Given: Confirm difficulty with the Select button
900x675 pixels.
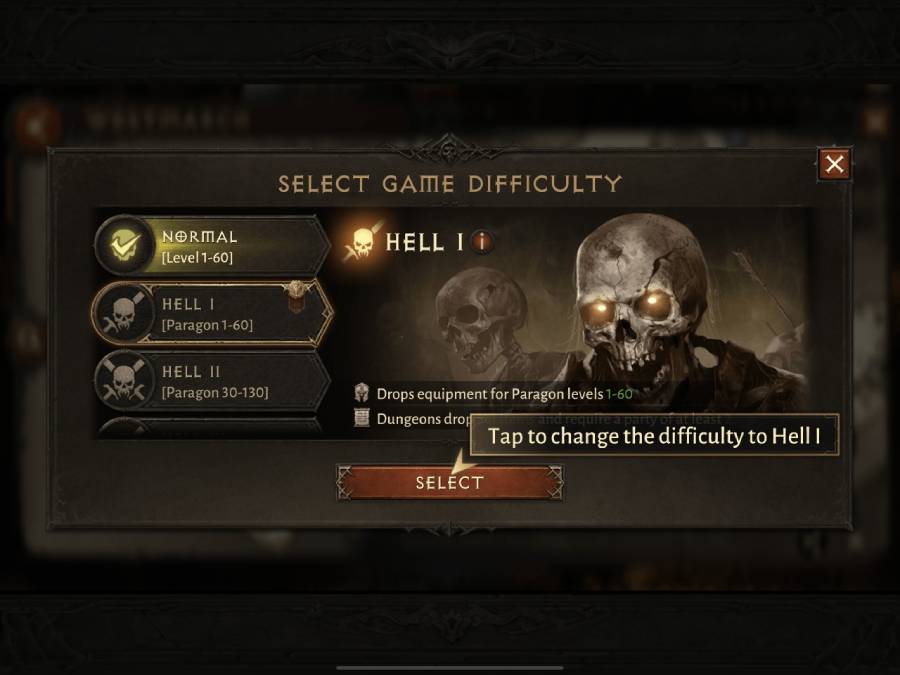Looking at the screenshot, I should pos(450,483).
